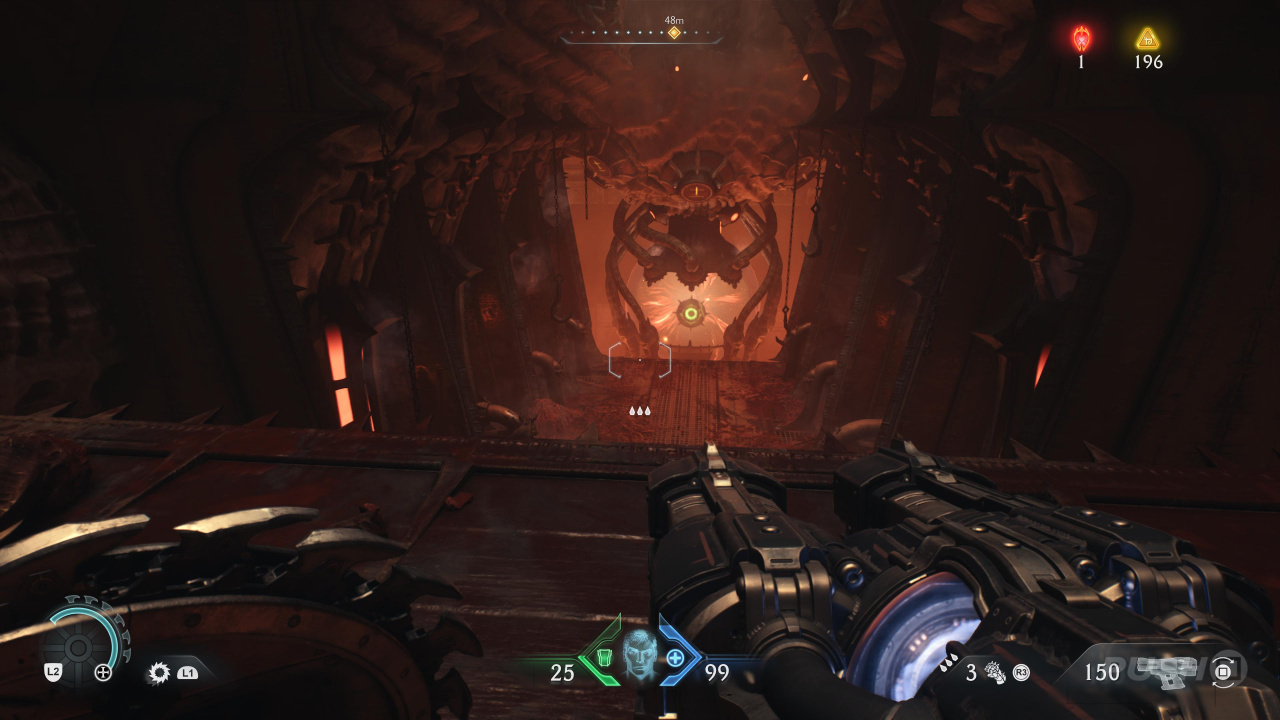Open the gold triangle currency icon

(x=1147, y=39)
